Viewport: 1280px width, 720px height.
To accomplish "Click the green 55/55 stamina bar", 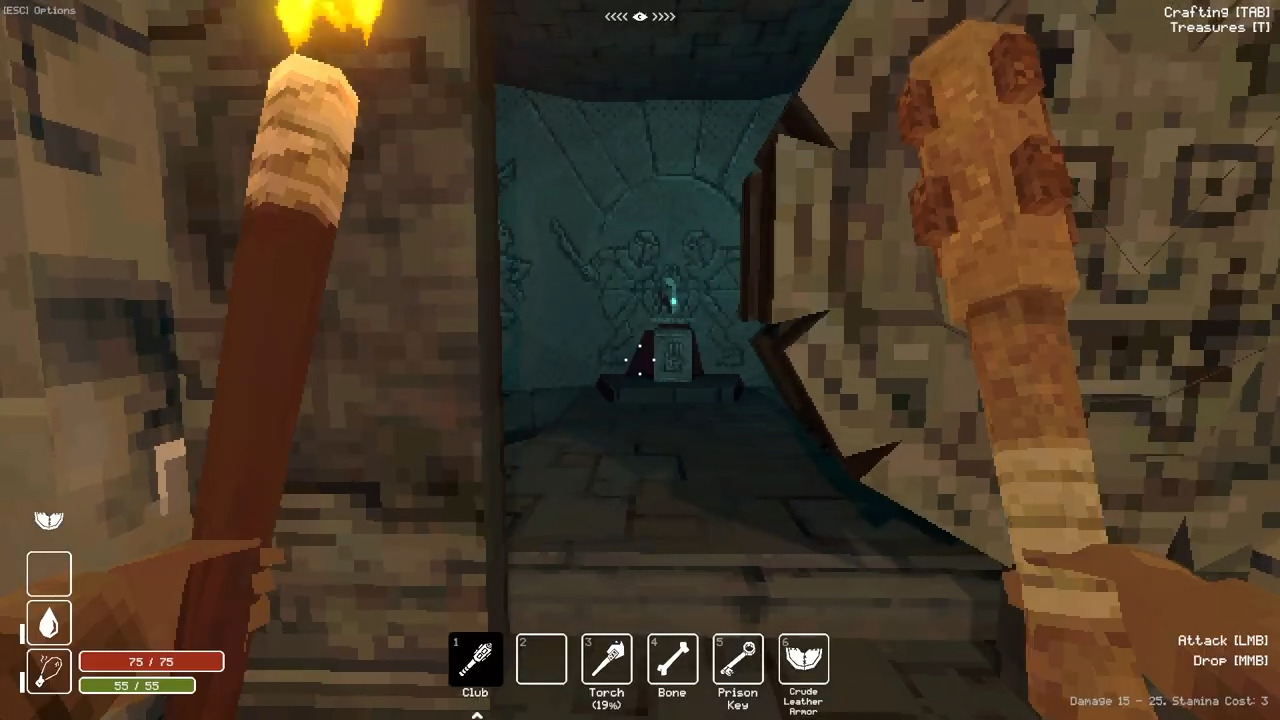I will click(x=137, y=685).
